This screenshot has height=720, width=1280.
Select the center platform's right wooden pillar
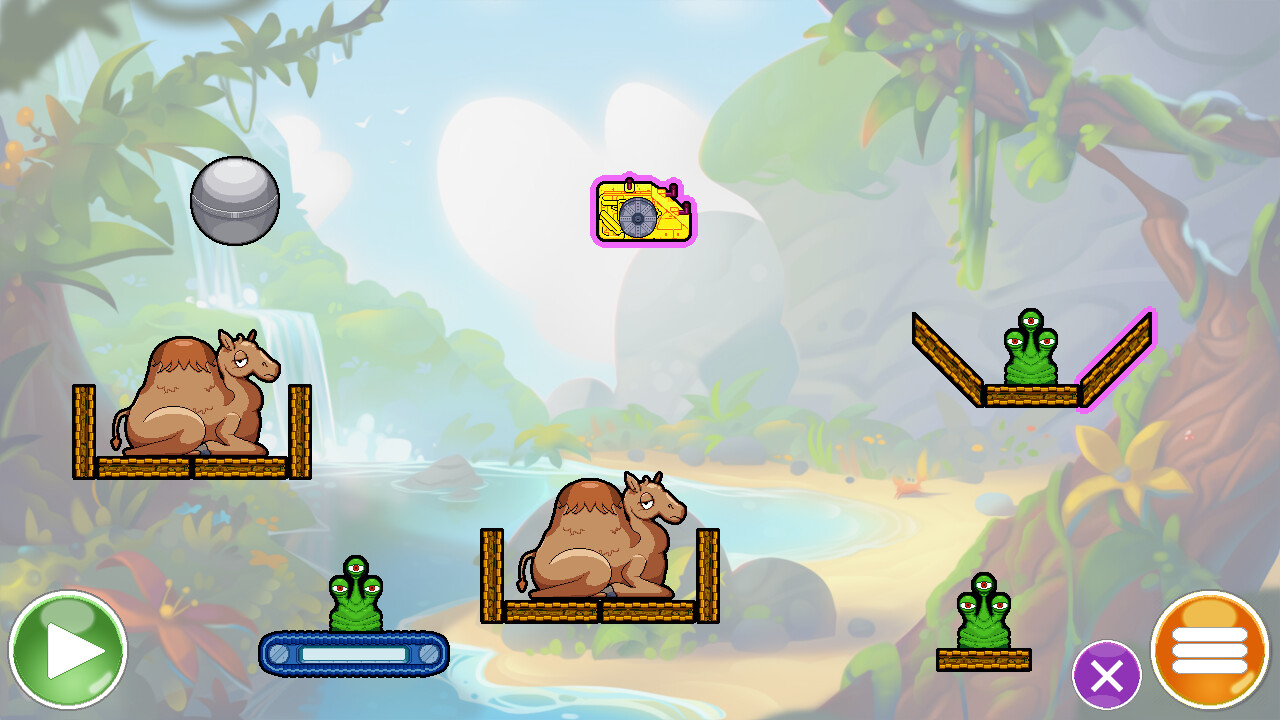coord(709,570)
